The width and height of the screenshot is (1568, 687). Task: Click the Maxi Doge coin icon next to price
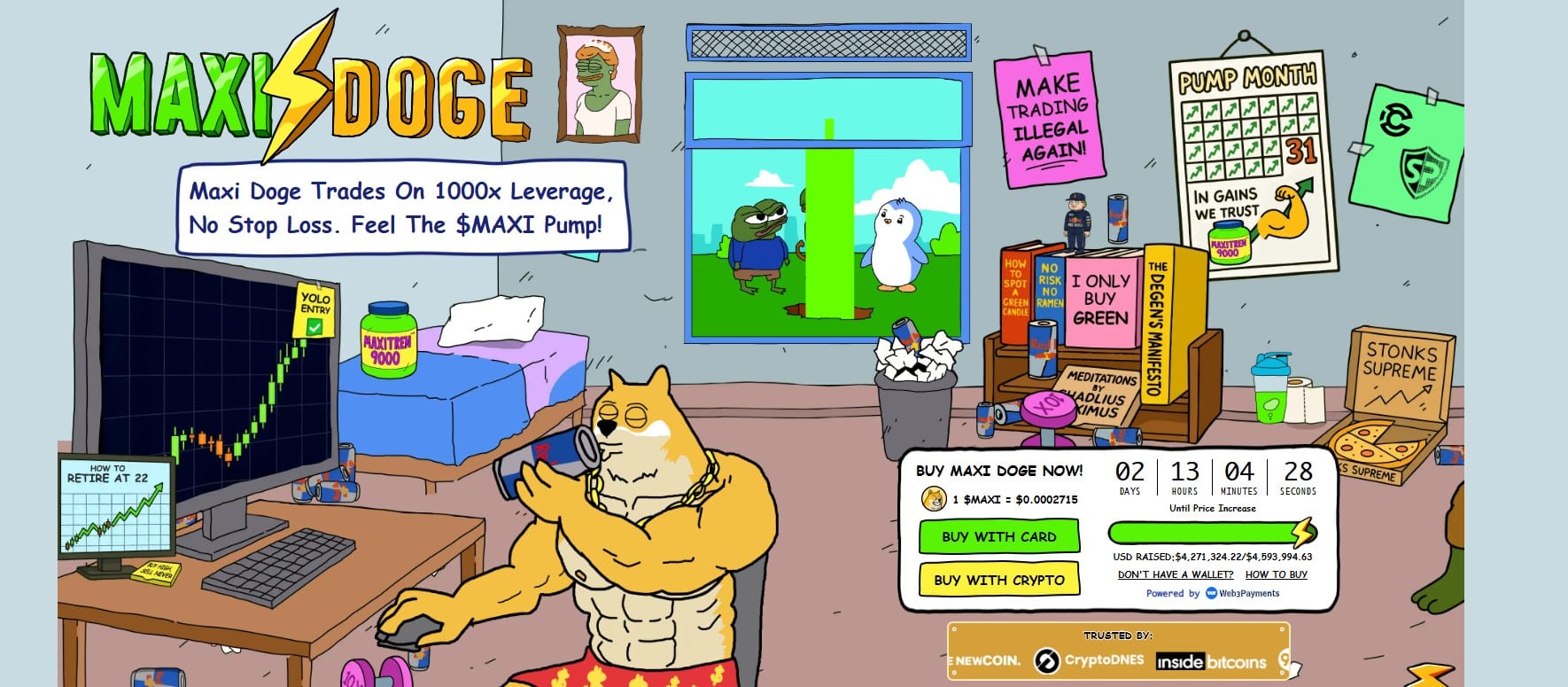click(x=934, y=499)
